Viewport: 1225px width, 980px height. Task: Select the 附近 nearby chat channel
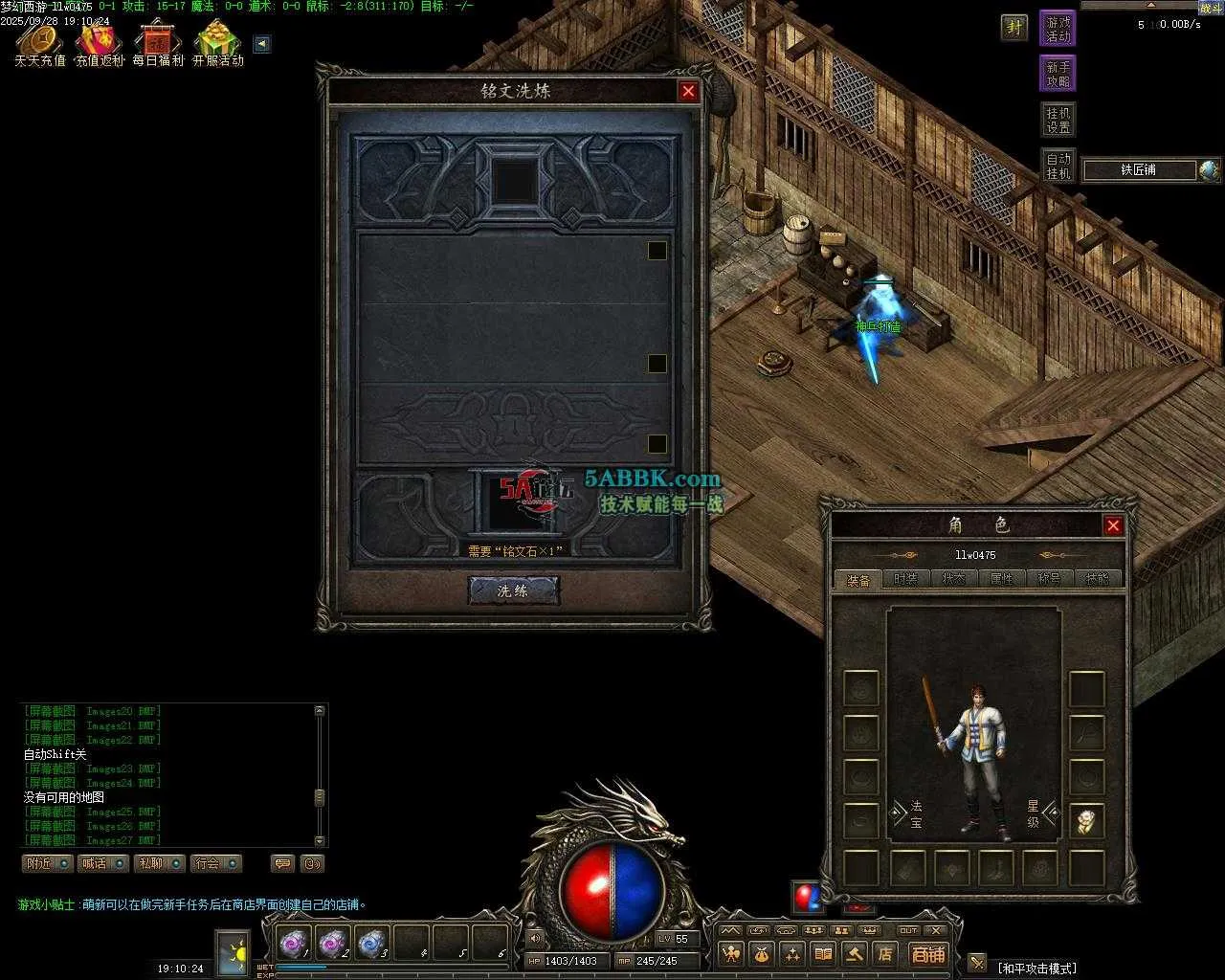coord(47,863)
